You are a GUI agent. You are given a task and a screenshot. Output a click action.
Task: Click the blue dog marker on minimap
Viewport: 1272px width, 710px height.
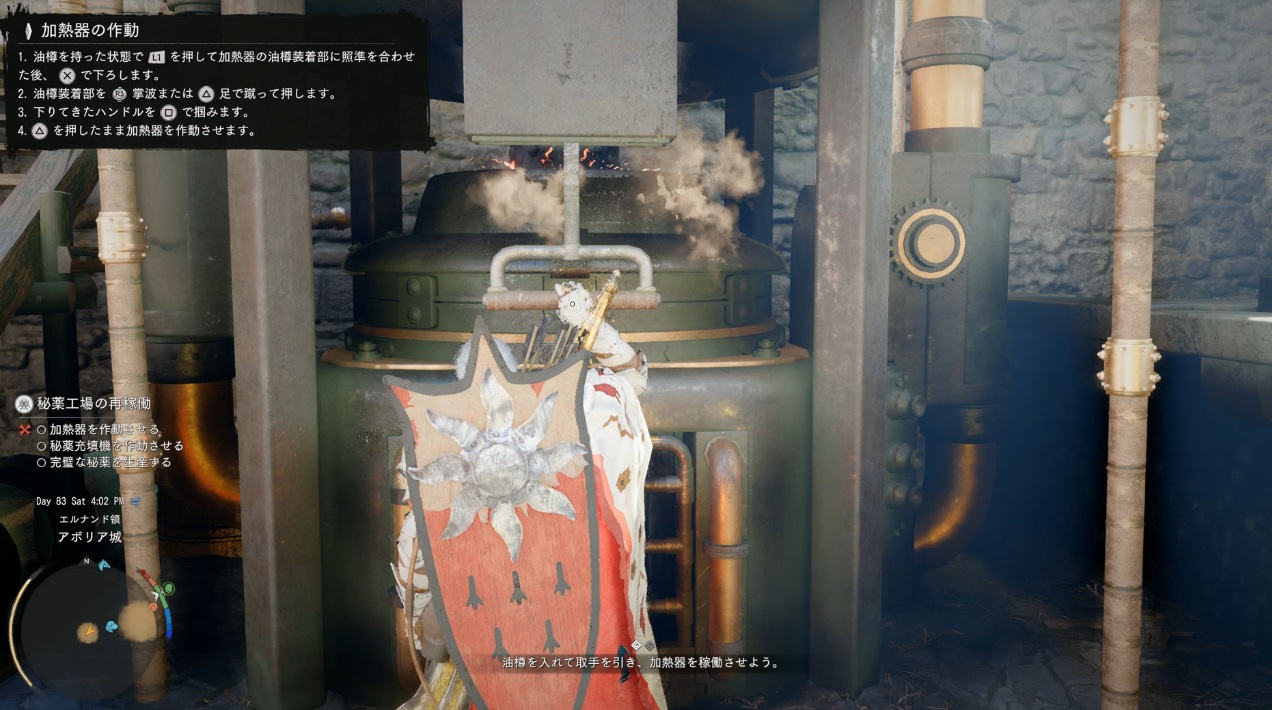(x=110, y=626)
